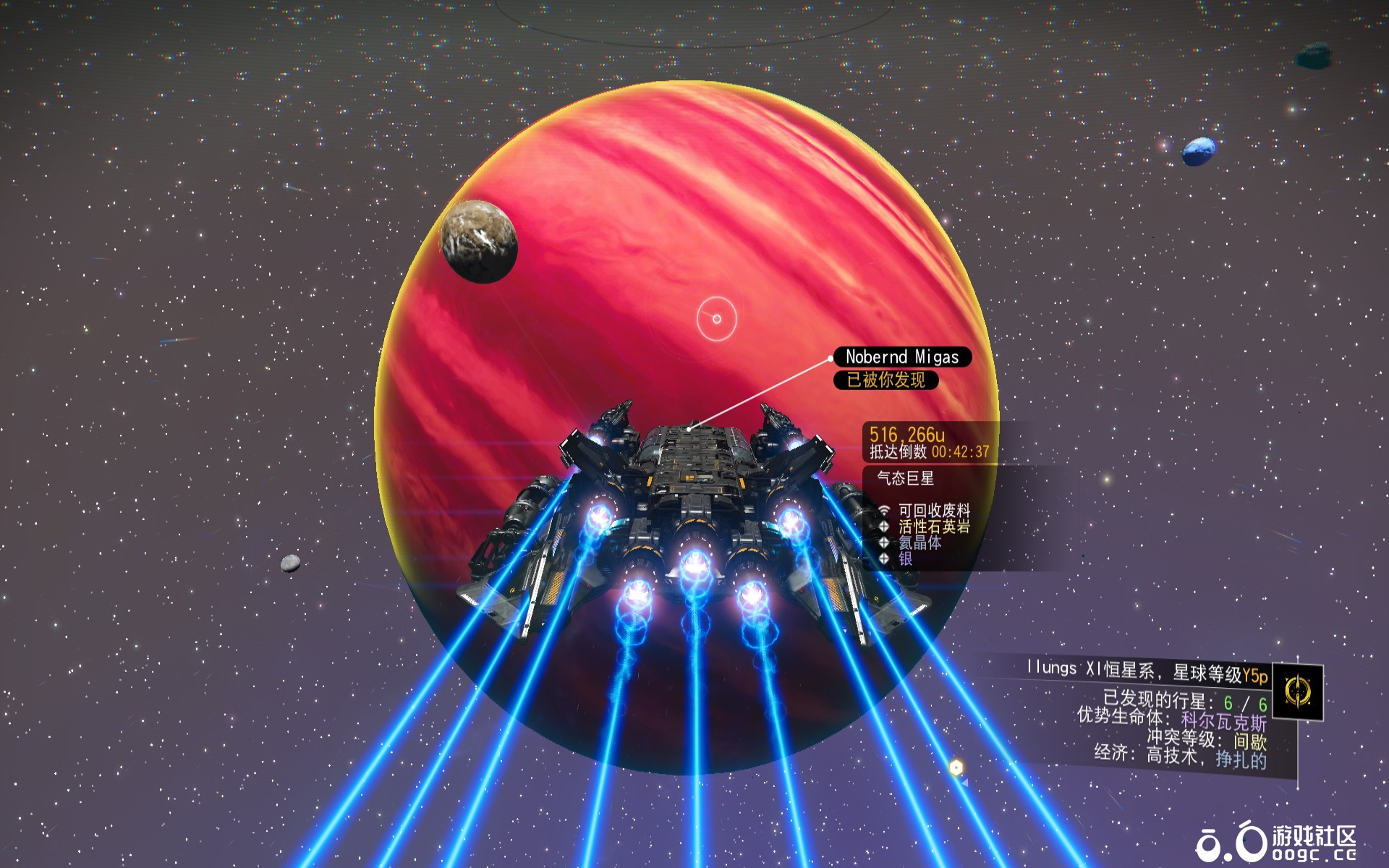
Task: Select the Nobernd Migas planet name label
Action: (x=901, y=357)
